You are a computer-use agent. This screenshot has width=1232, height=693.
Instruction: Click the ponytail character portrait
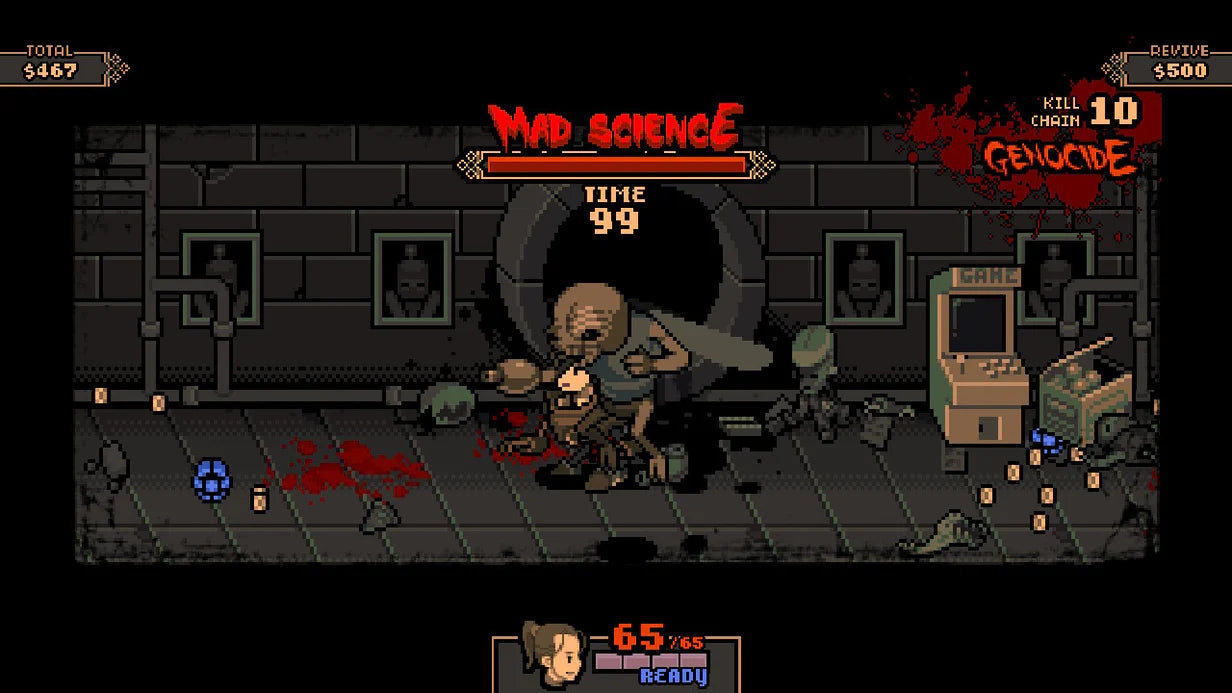tap(552, 656)
